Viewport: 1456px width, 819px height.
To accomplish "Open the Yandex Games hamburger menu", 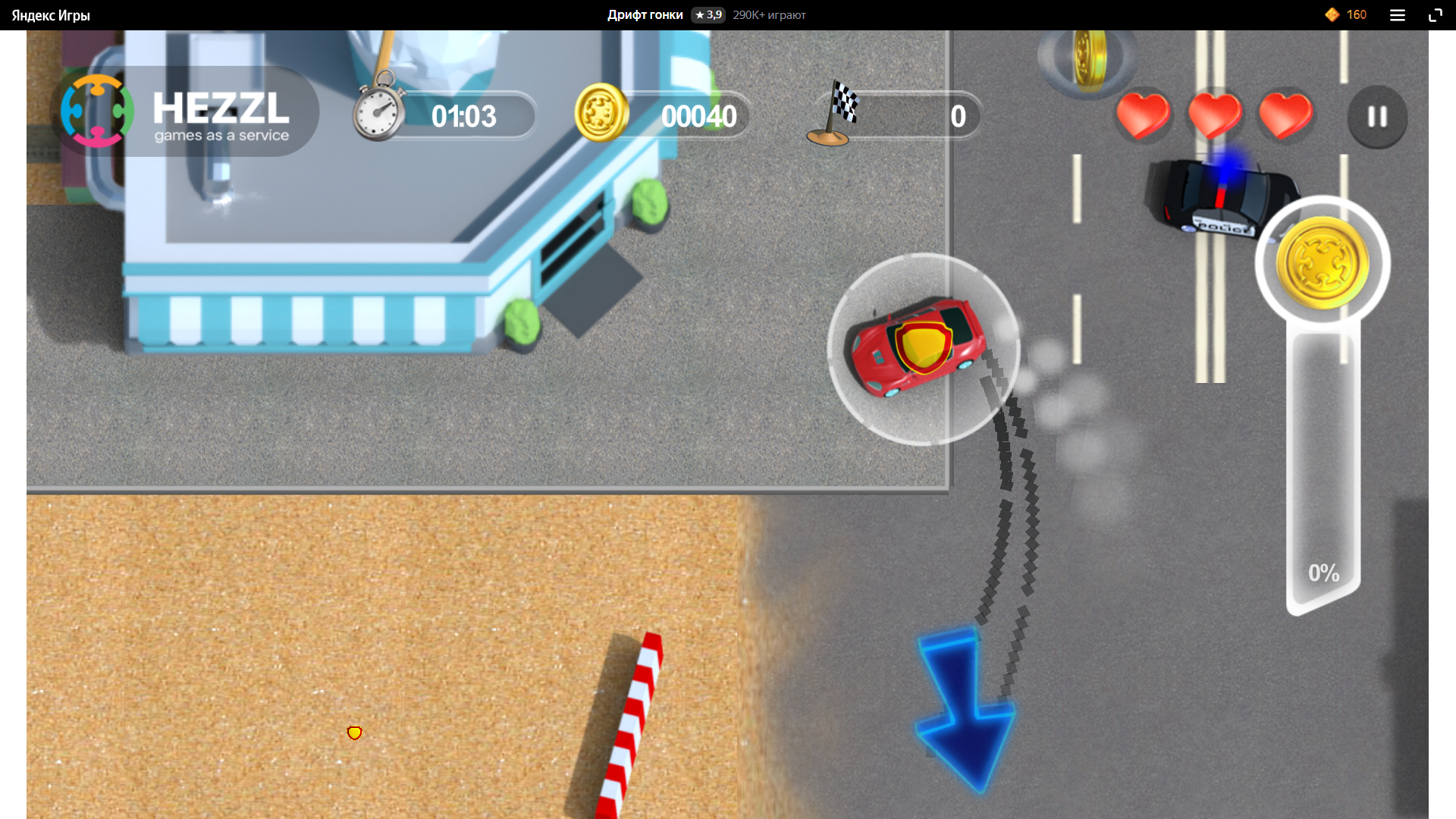I will tap(1398, 14).
